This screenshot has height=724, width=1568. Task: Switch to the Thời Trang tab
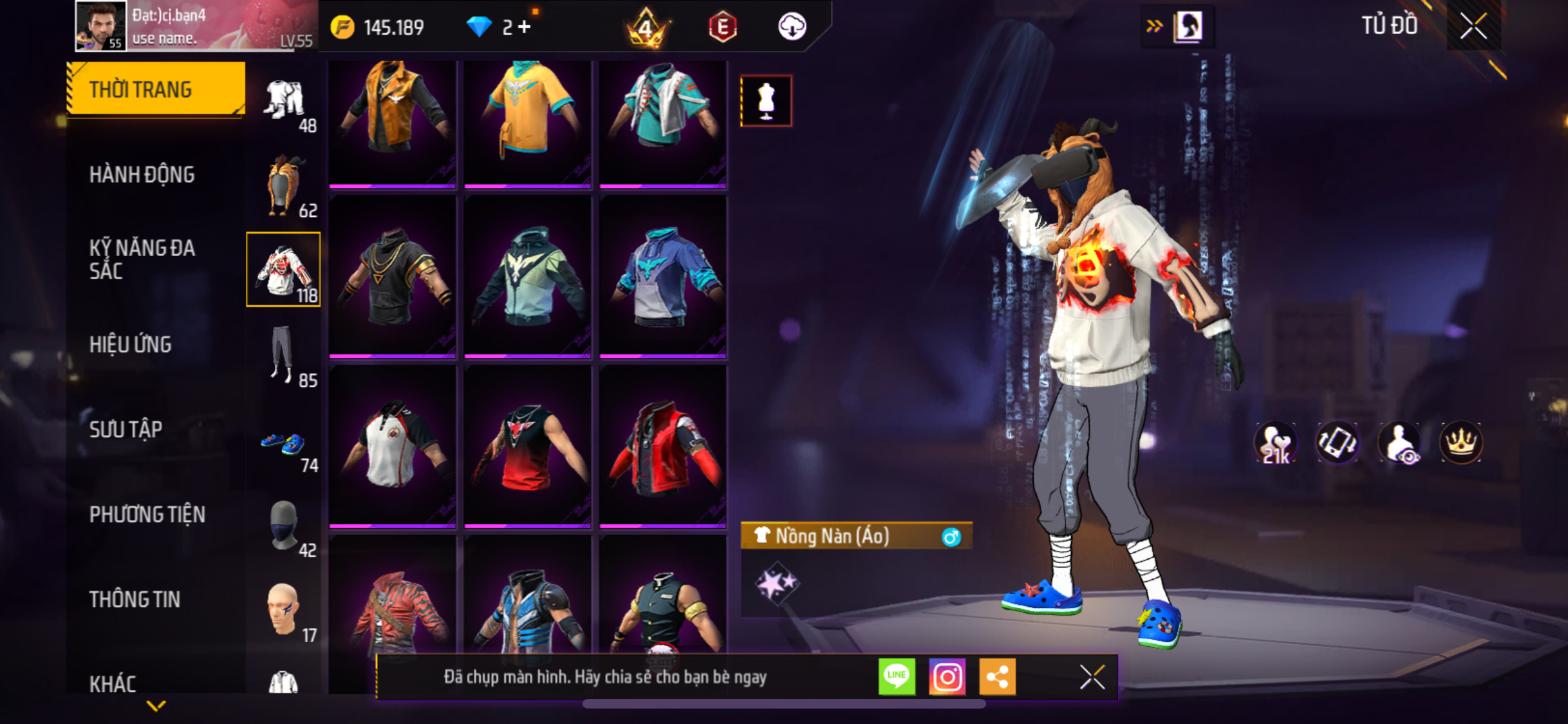155,89
